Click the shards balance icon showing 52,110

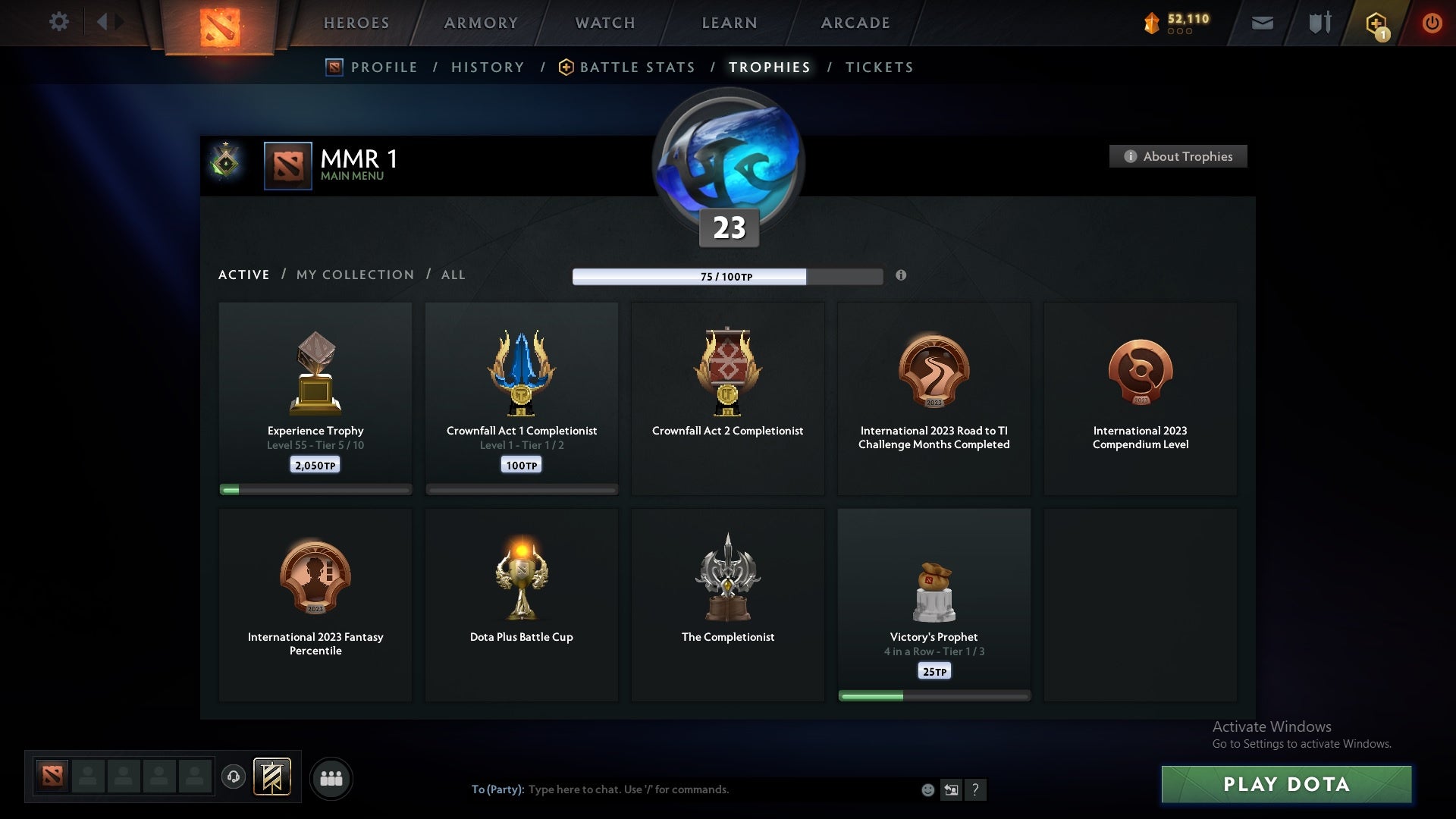click(1152, 23)
